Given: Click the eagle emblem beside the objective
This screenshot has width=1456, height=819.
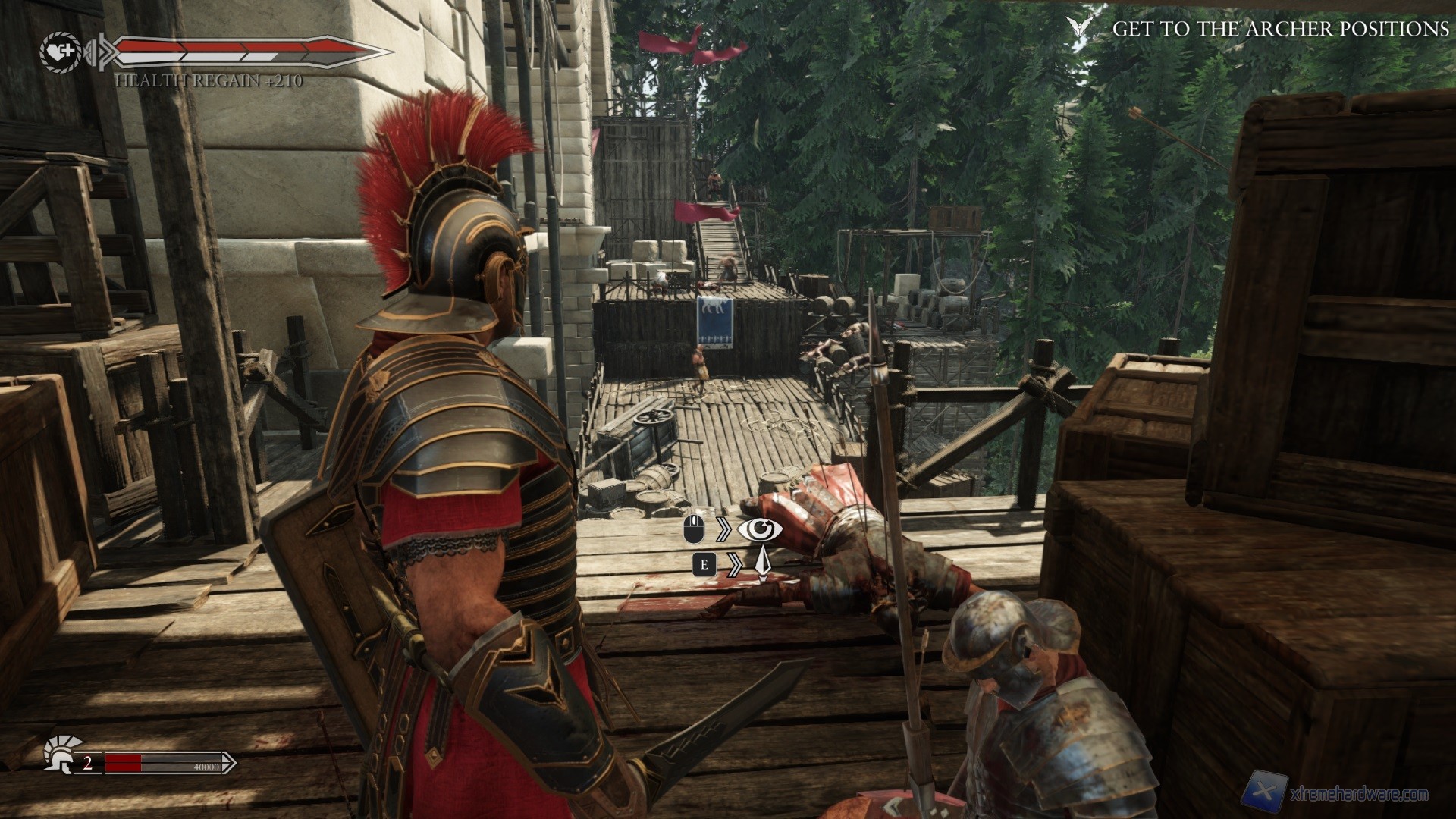Looking at the screenshot, I should click(1080, 28).
